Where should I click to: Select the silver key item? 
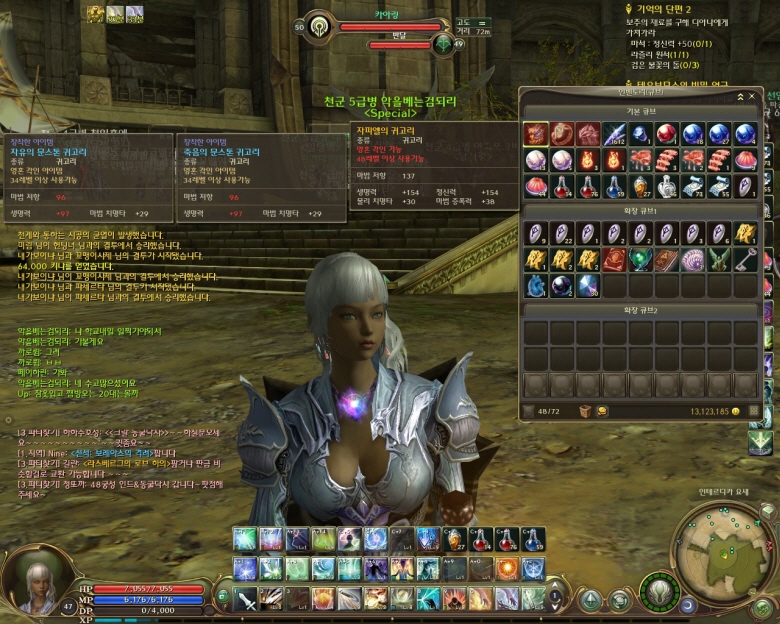tap(745, 260)
